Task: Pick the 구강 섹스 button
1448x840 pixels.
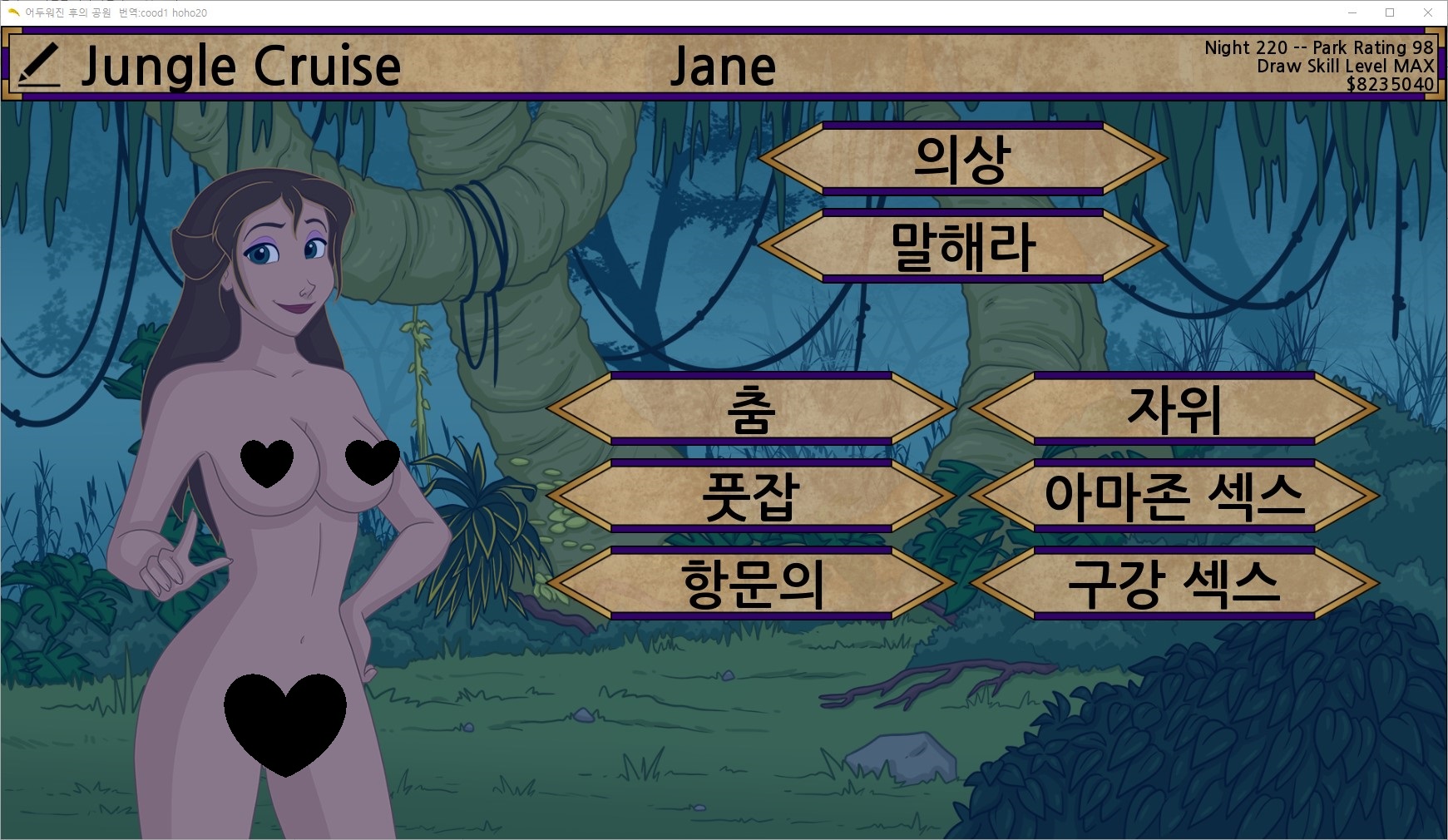Action: (x=1174, y=584)
